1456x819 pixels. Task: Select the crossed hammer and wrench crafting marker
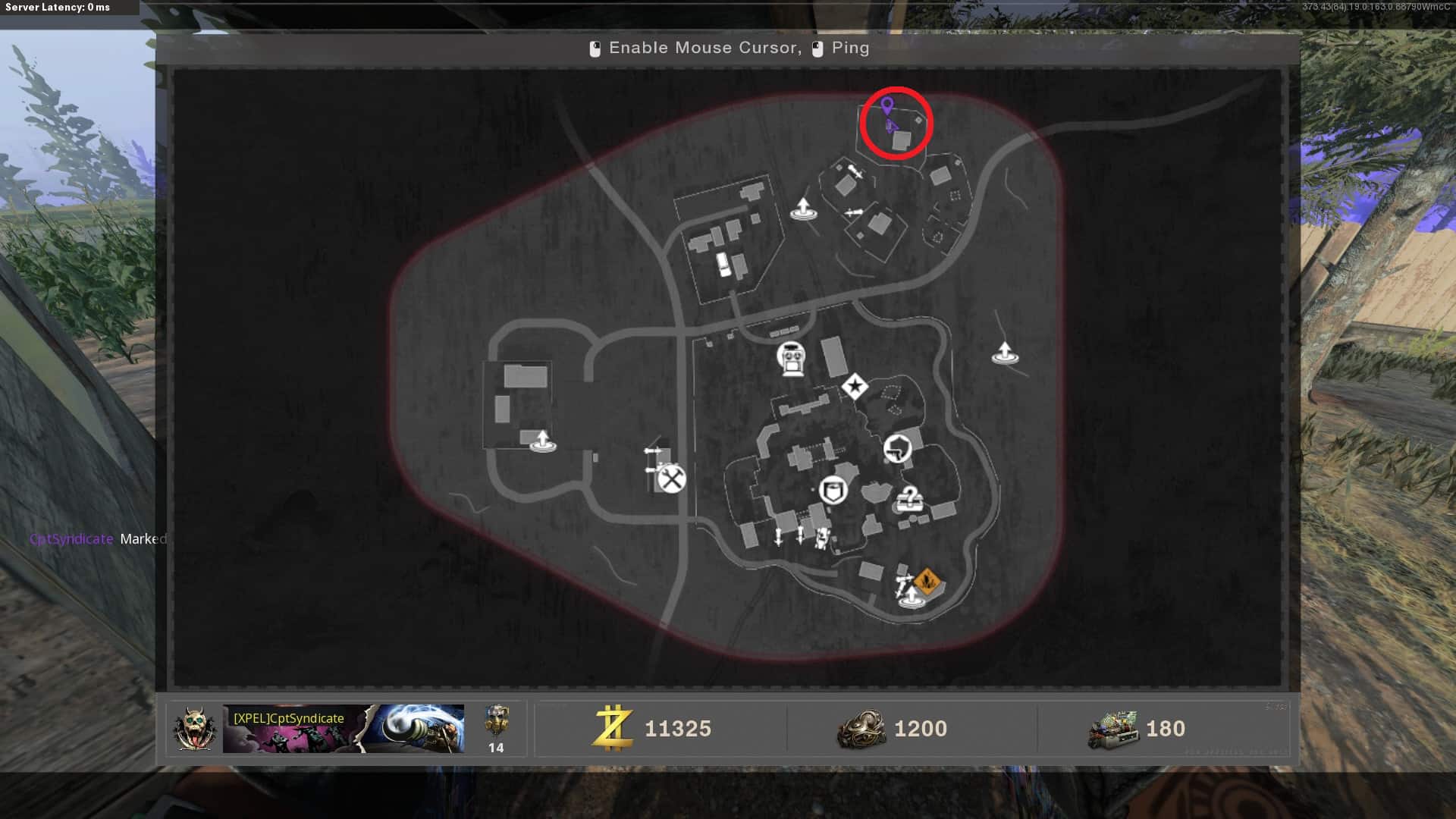671,479
